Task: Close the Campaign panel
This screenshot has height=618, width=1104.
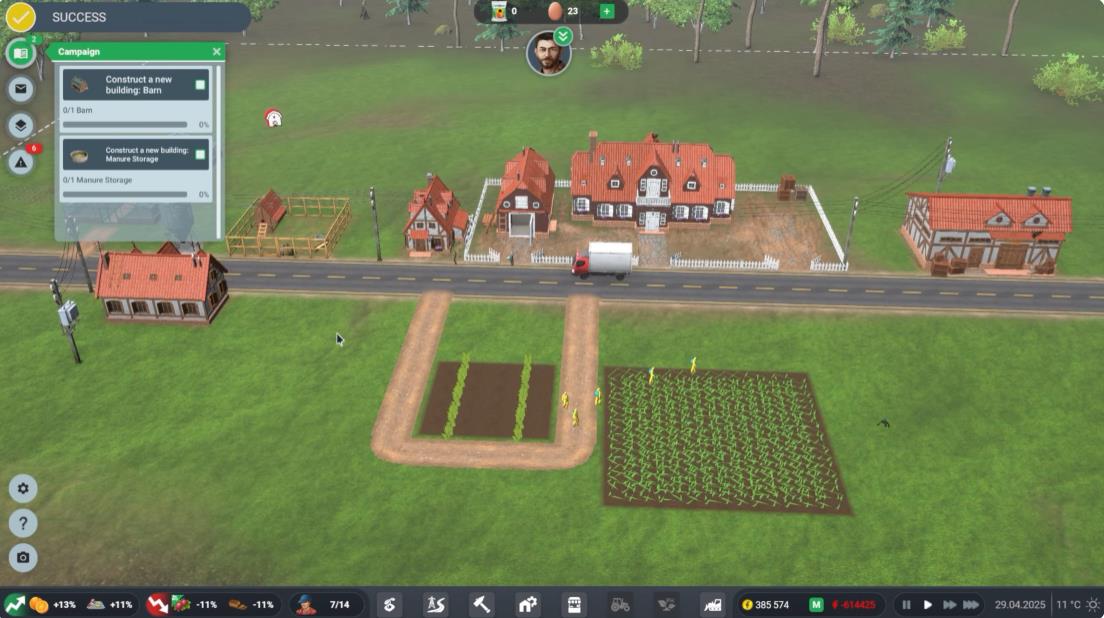Action: (216, 51)
